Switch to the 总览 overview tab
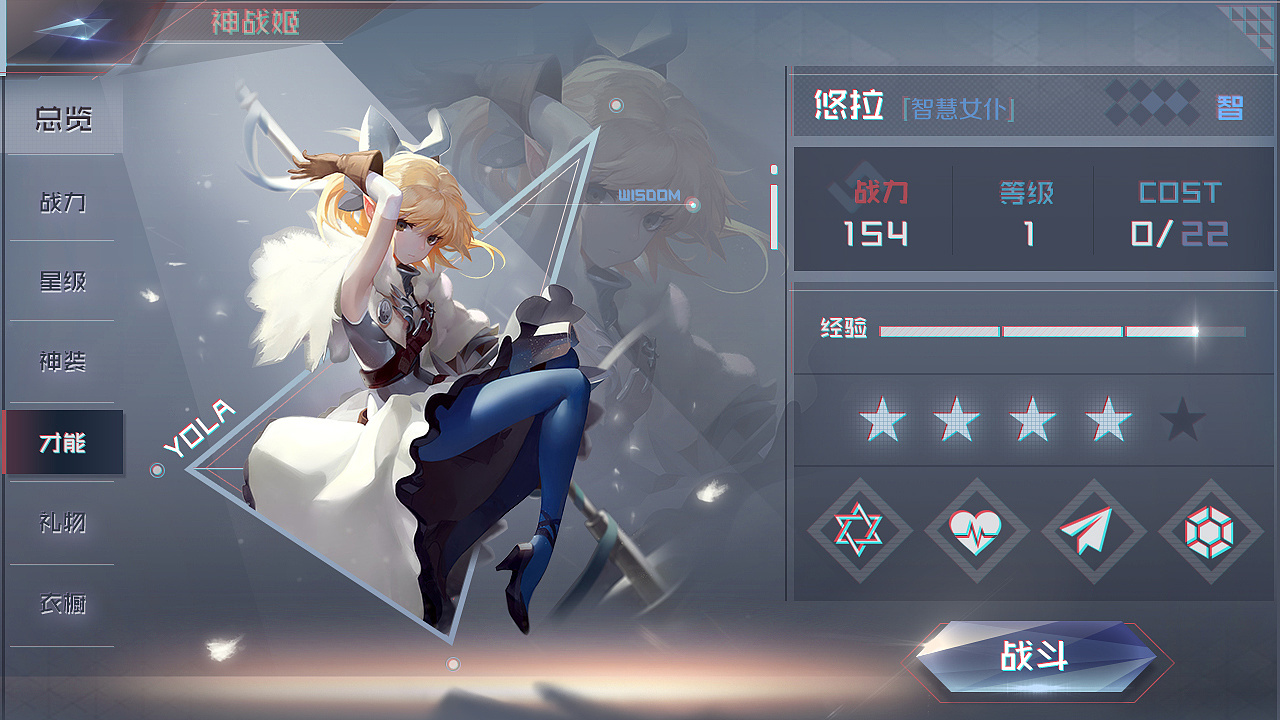Viewport: 1280px width, 720px height. pyautogui.click(x=63, y=120)
